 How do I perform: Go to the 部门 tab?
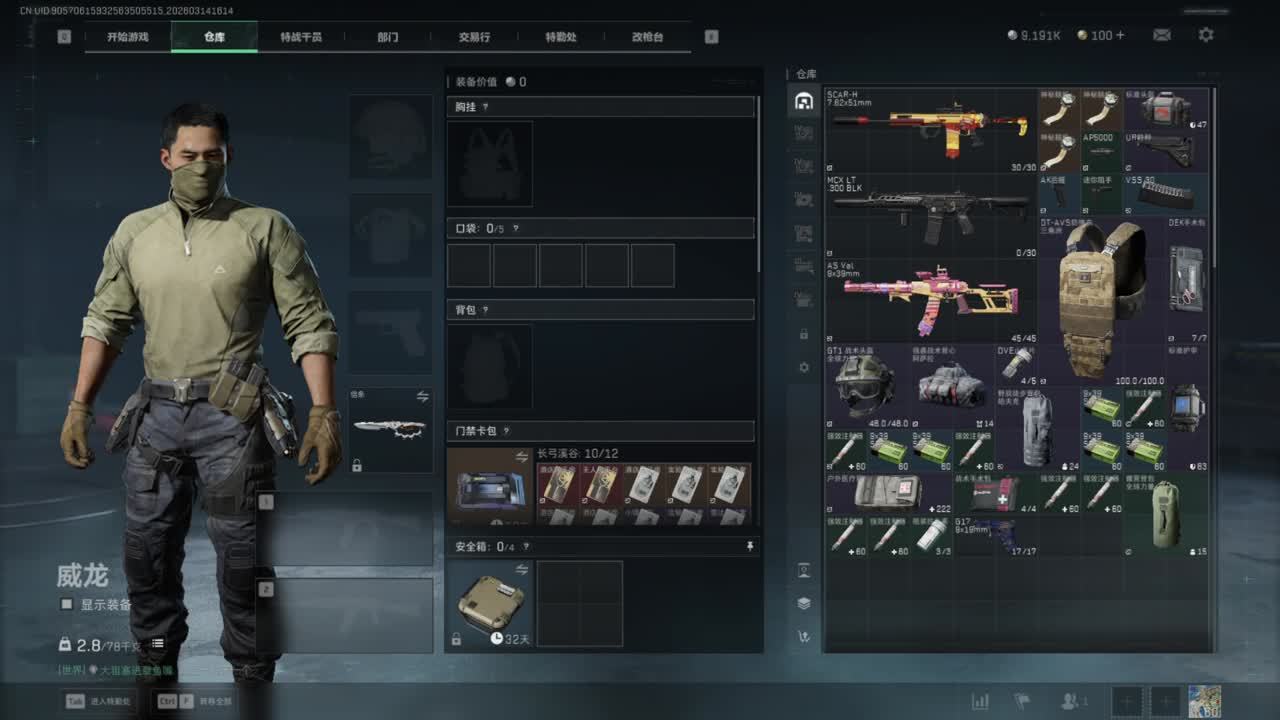[x=388, y=37]
